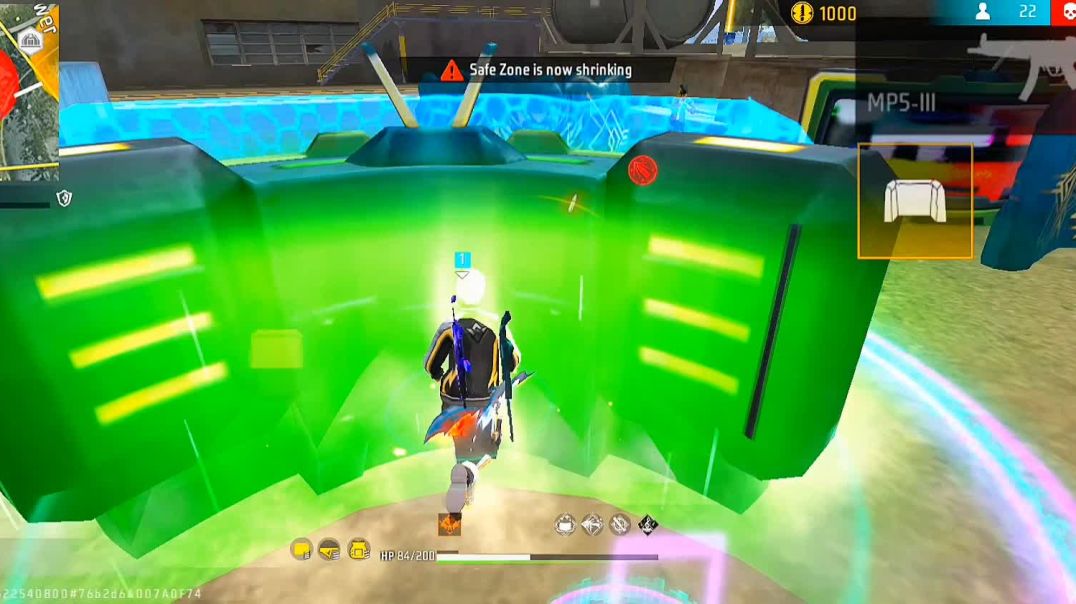Screen dimensions: 1076x604
Task: Select the gloo wall item slot
Action: pos(915,201)
